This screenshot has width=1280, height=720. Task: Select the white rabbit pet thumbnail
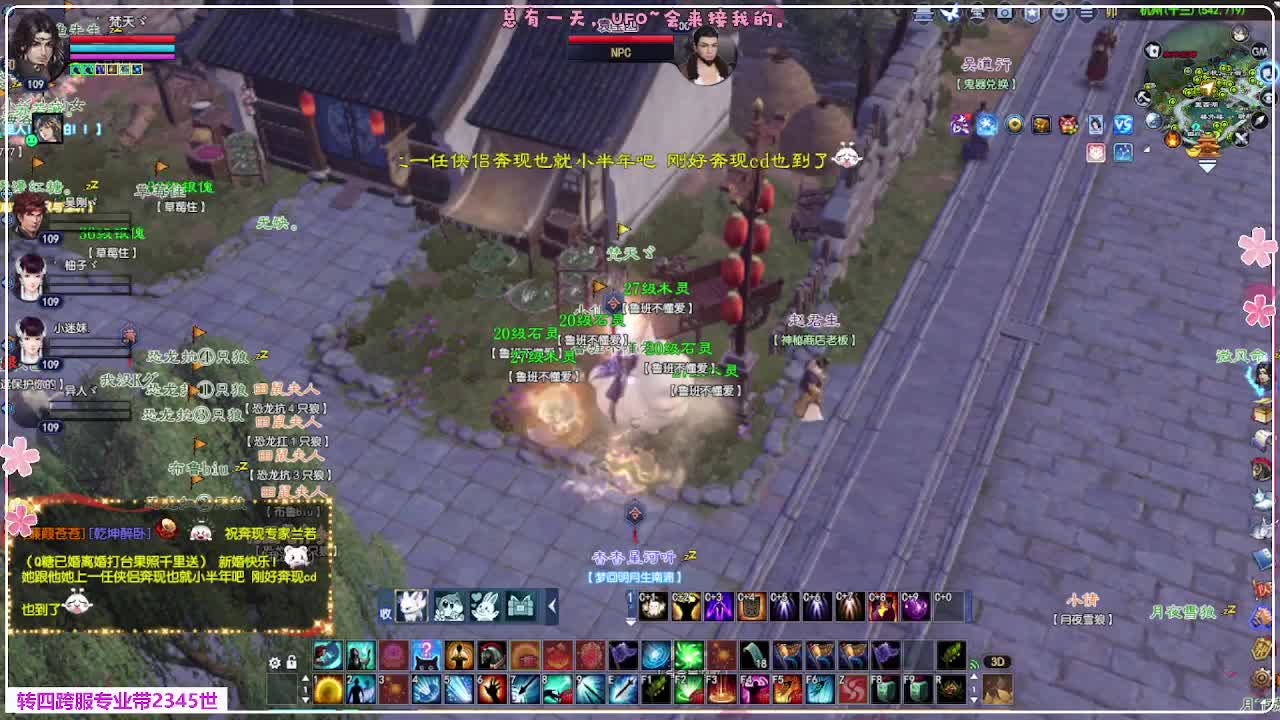tap(411, 606)
